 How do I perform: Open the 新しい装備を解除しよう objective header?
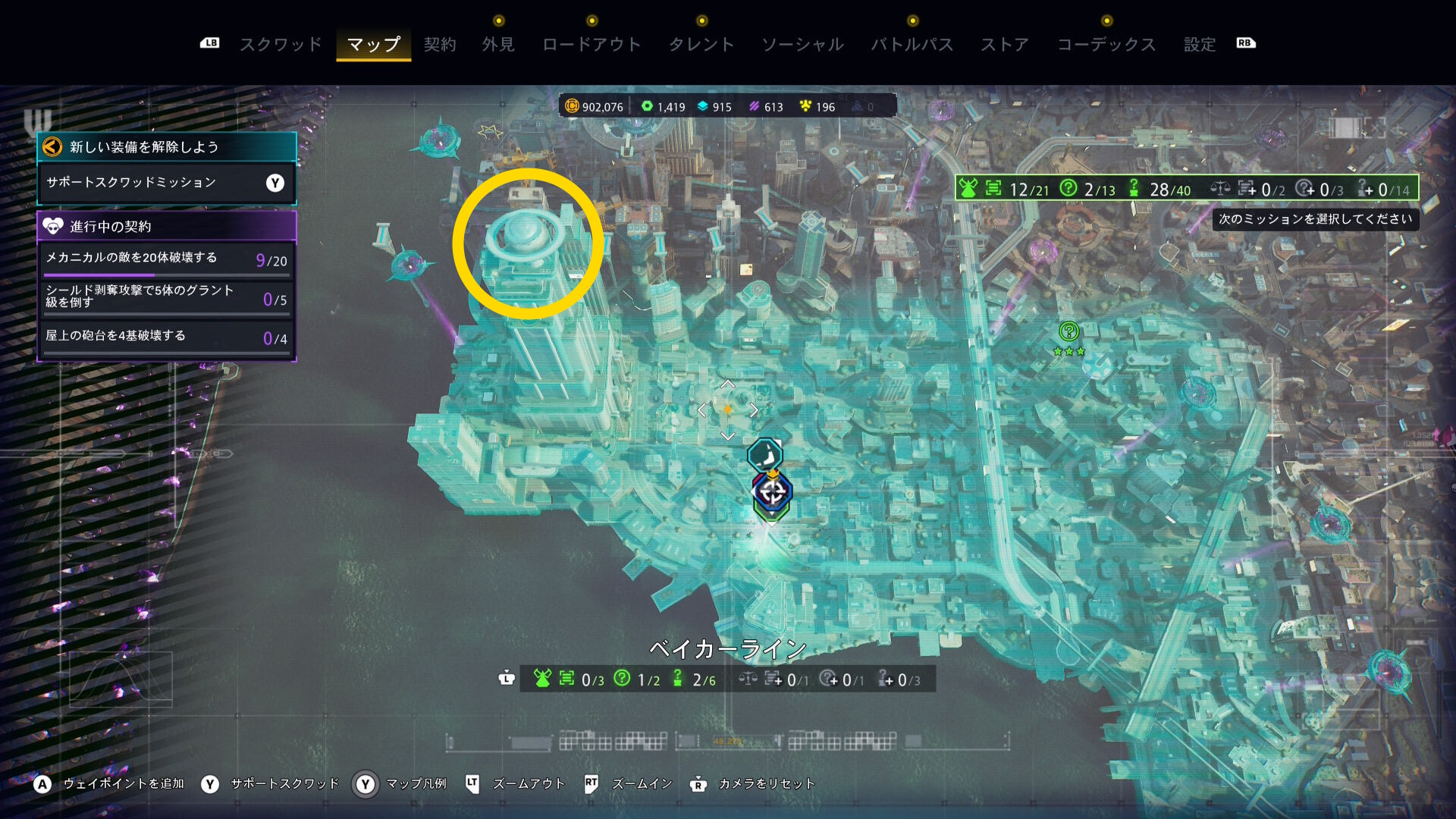coord(166,147)
